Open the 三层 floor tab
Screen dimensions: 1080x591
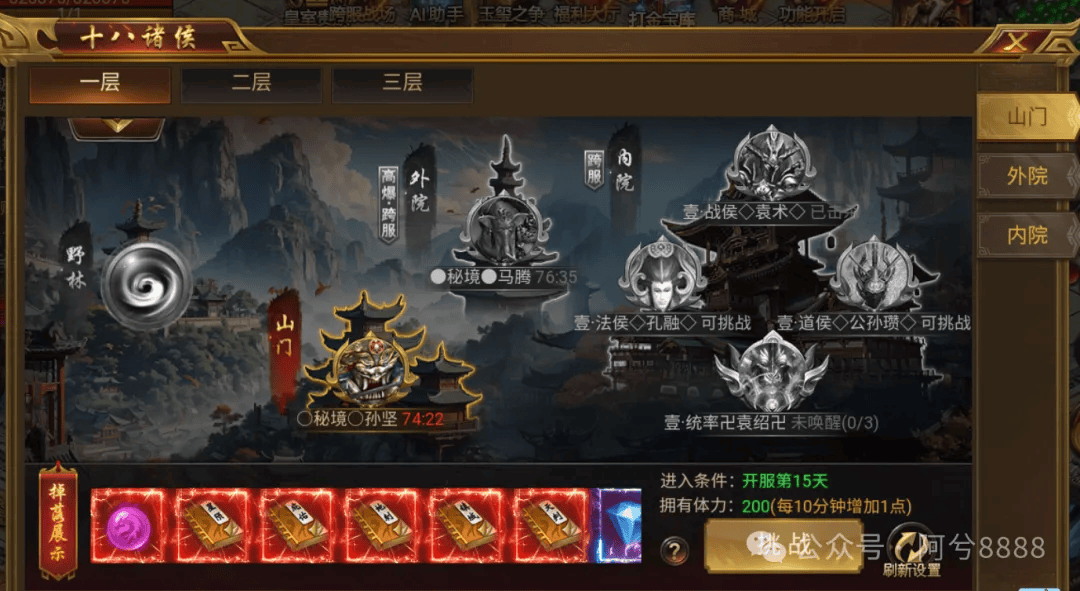click(x=402, y=83)
